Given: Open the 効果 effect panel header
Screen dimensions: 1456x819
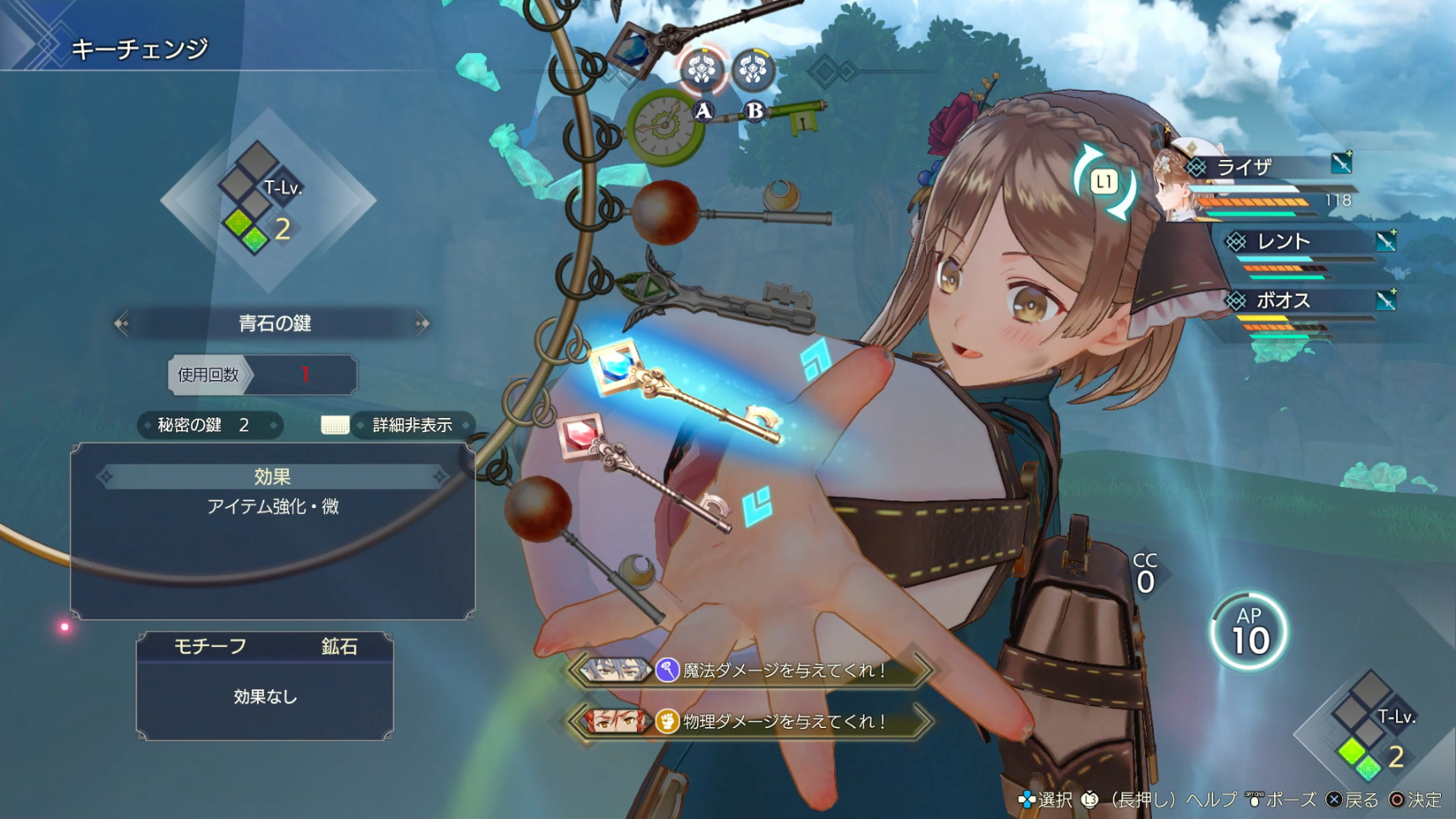Looking at the screenshot, I should click(272, 477).
